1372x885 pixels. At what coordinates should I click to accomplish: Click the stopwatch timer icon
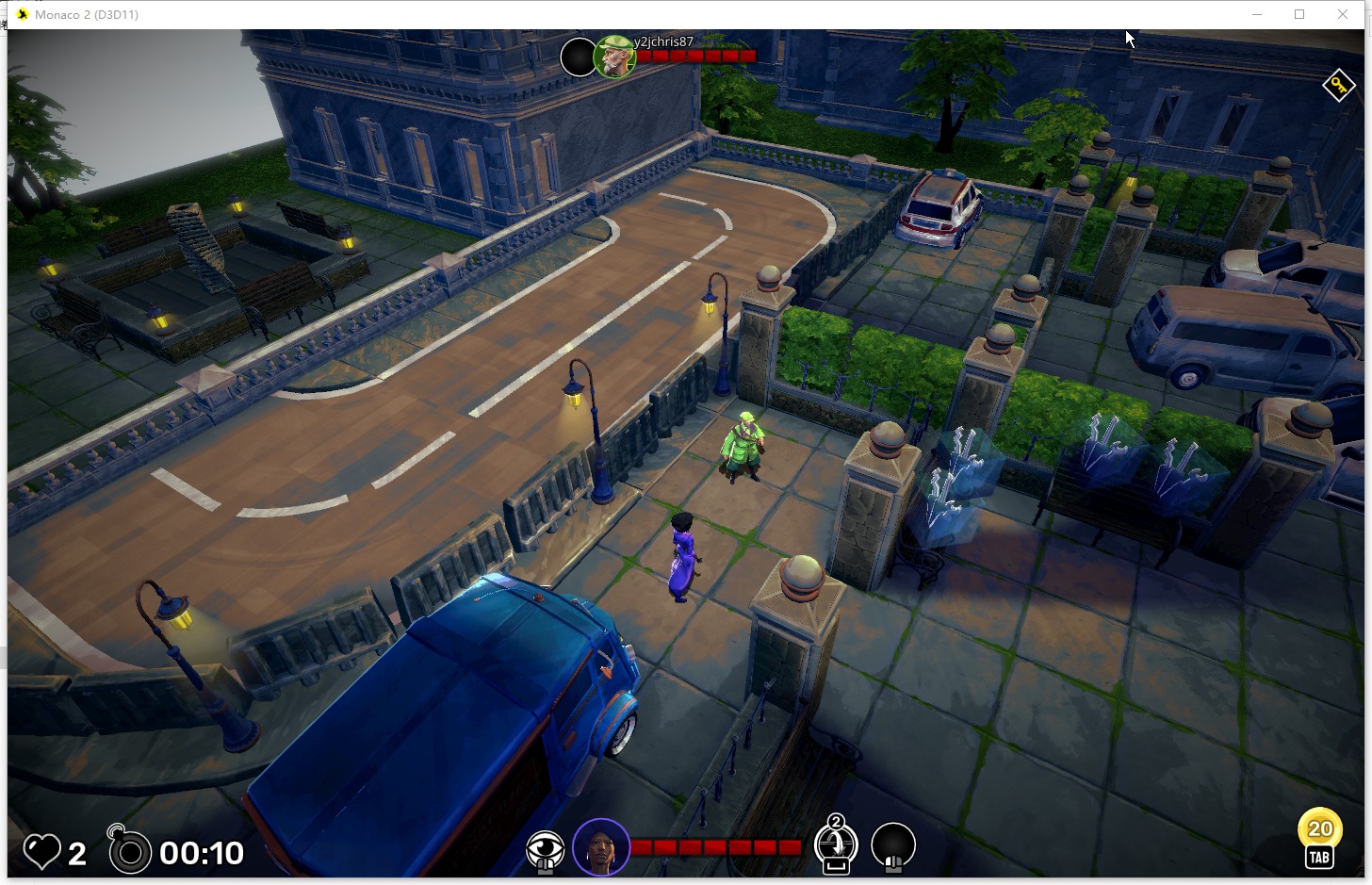click(129, 852)
